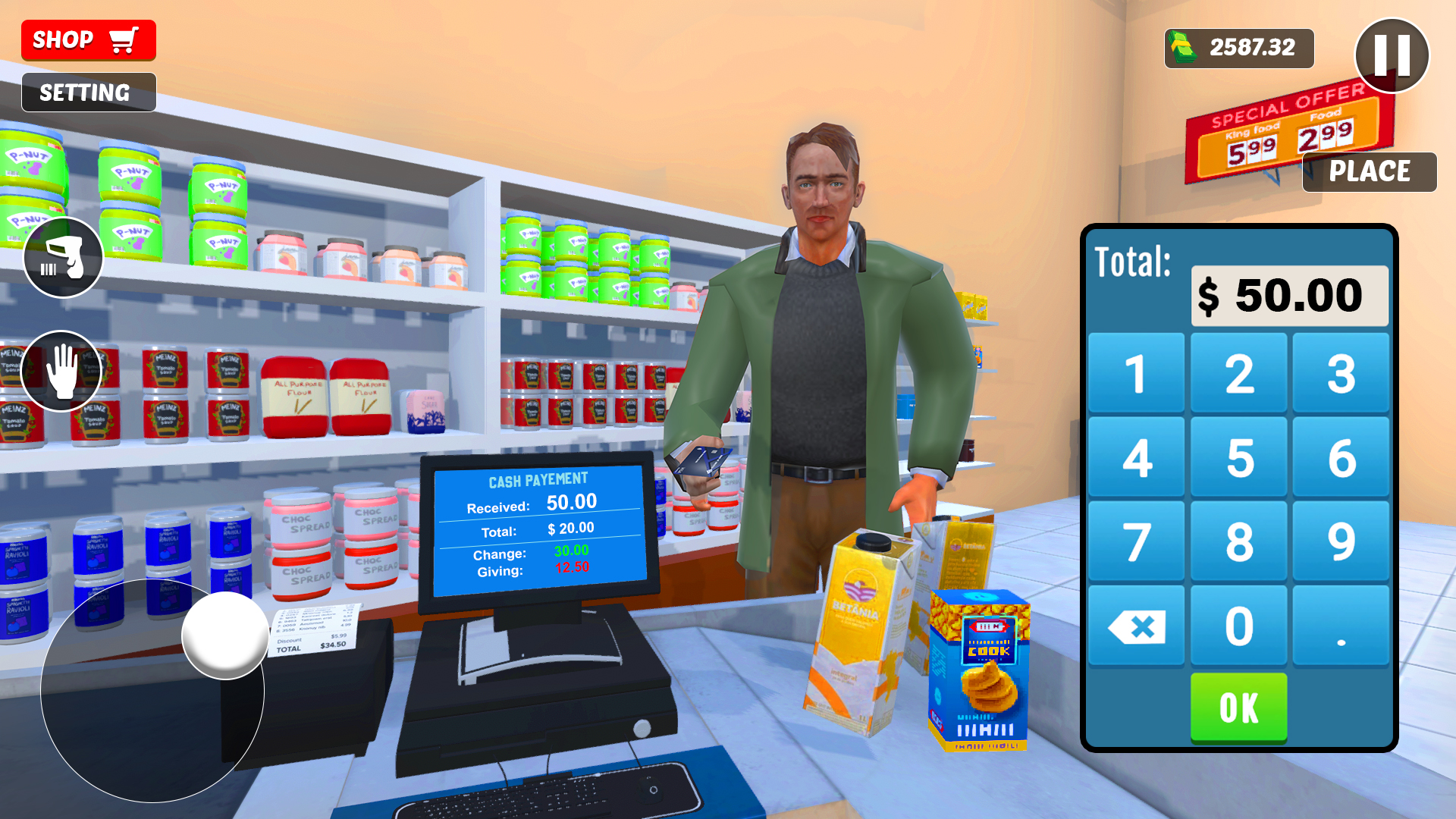This screenshot has height=819, width=1456.
Task: Select the Total amount field showing $50.00
Action: (x=1289, y=296)
